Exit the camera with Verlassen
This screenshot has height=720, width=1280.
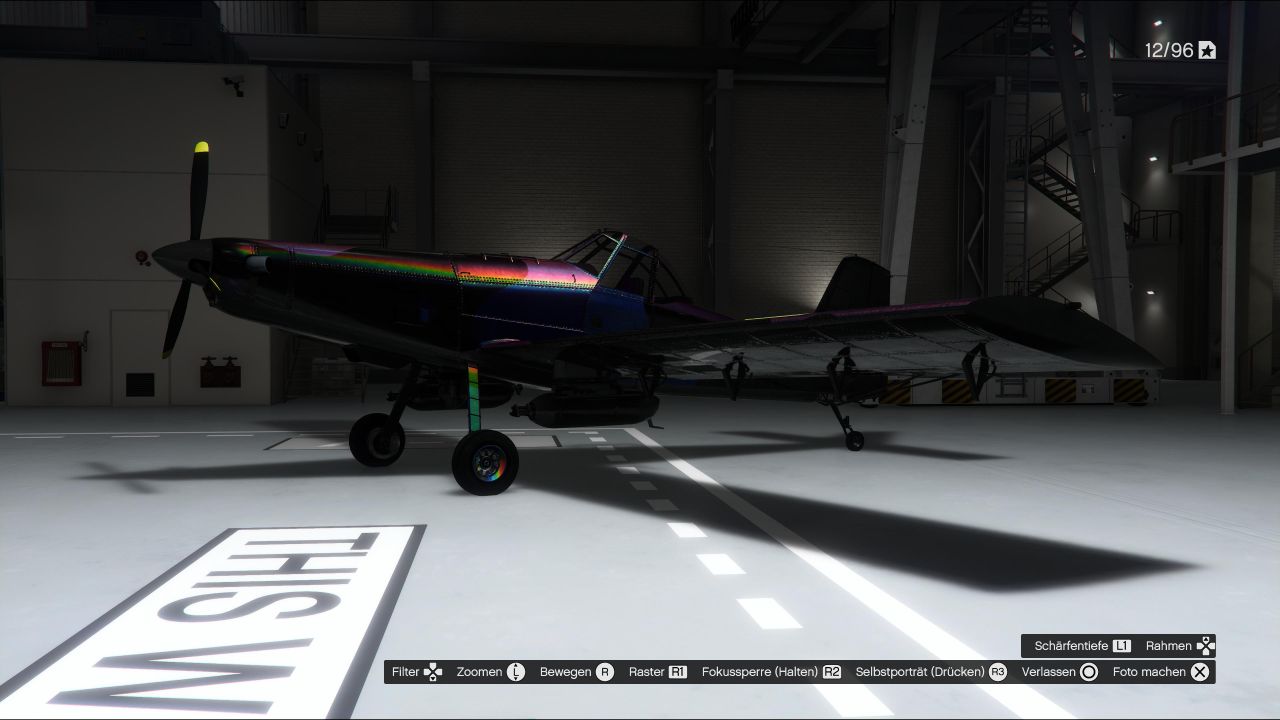pyautogui.click(x=1059, y=672)
